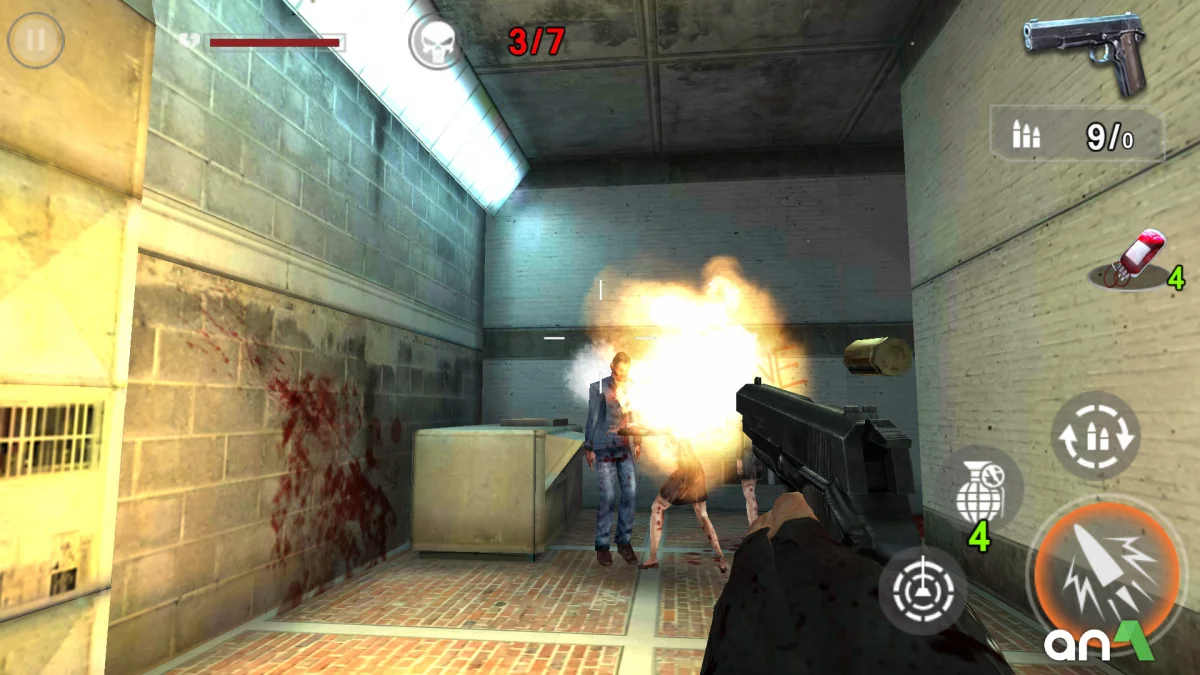Reload with the bullets reload button
The image size is (1200, 675).
point(1095,436)
